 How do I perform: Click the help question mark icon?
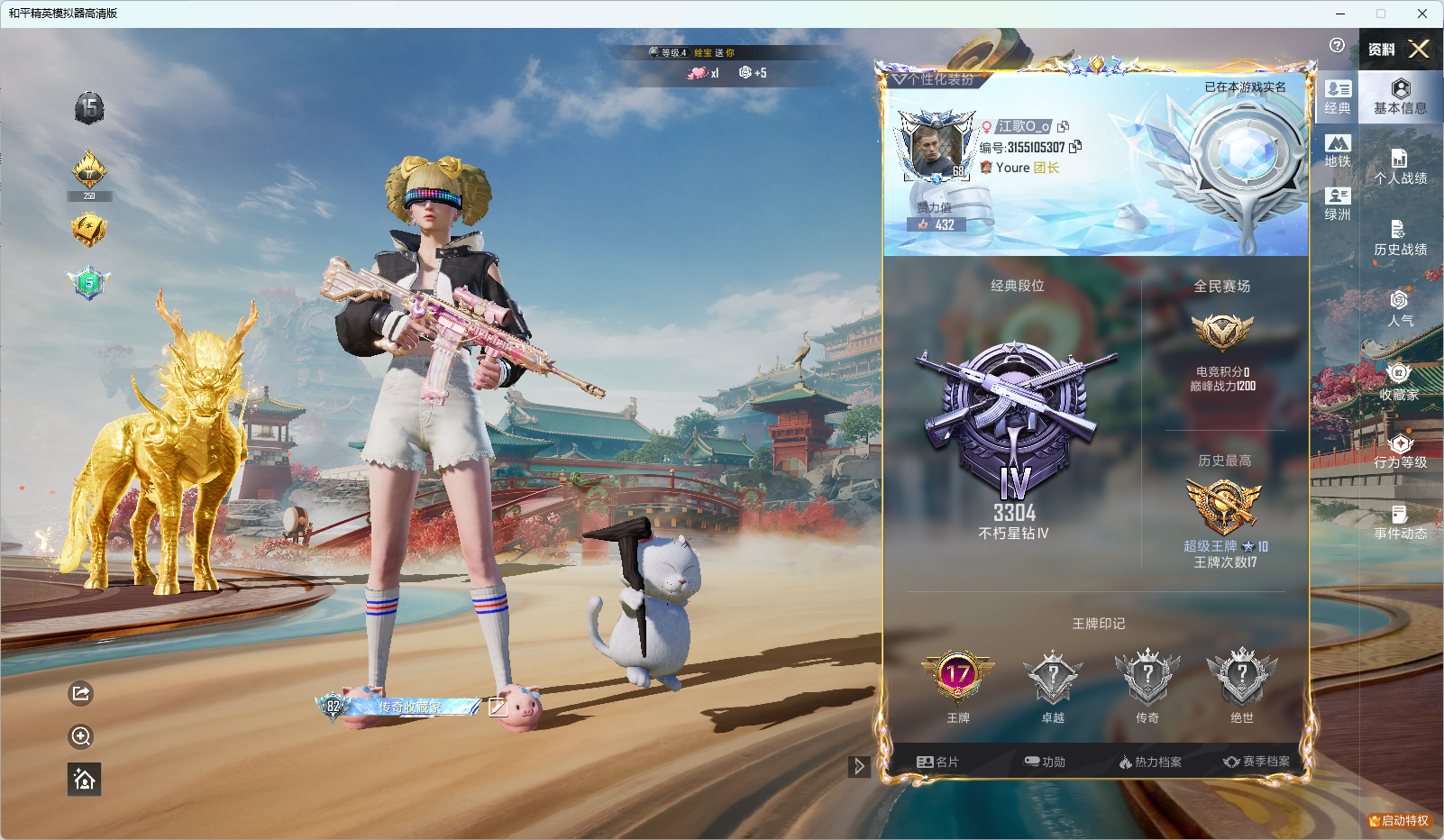click(x=1337, y=45)
